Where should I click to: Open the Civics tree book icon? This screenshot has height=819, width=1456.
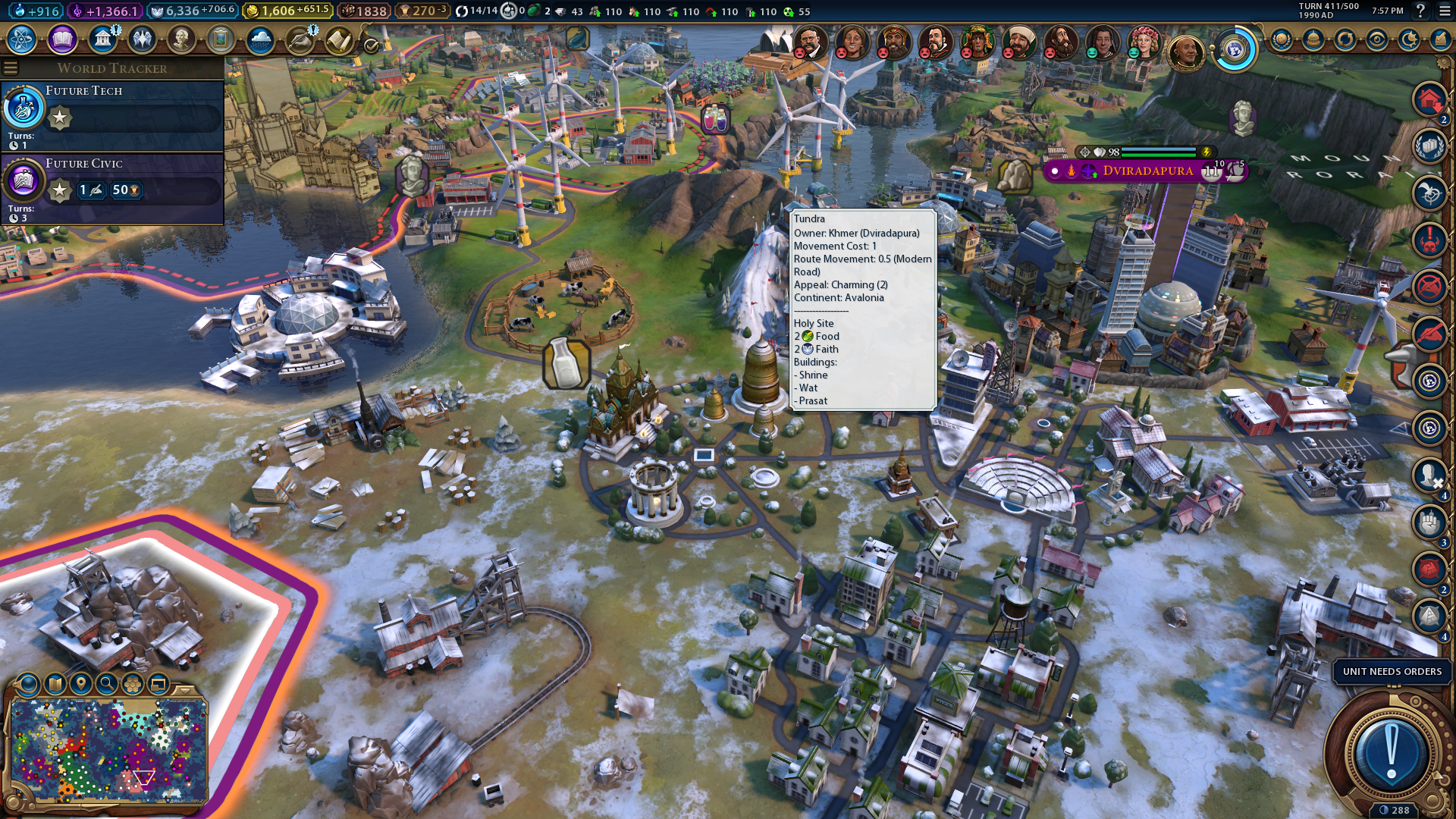click(62, 39)
